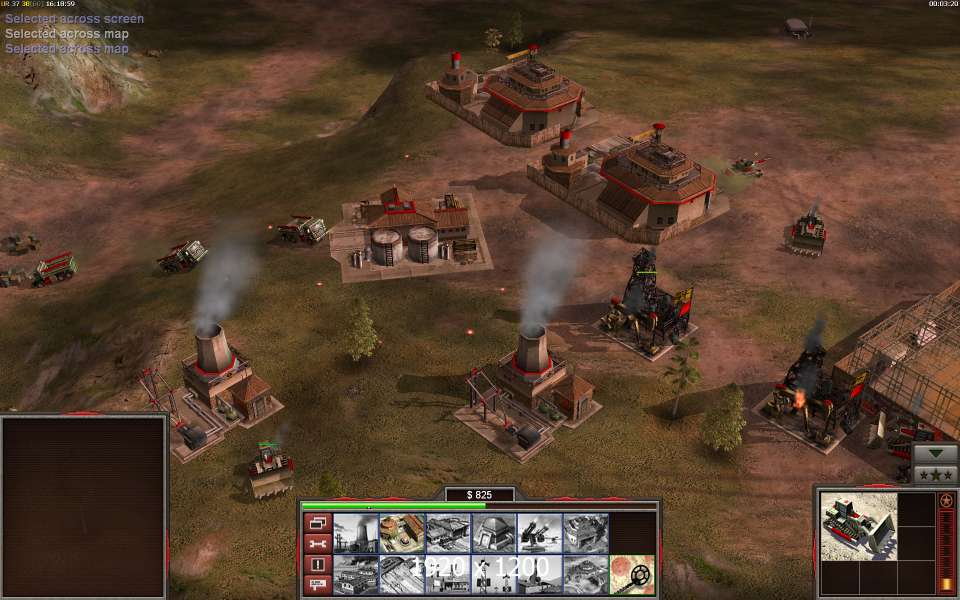Click the minimap radar panel
This screenshot has width=960, height=600.
click(x=83, y=506)
